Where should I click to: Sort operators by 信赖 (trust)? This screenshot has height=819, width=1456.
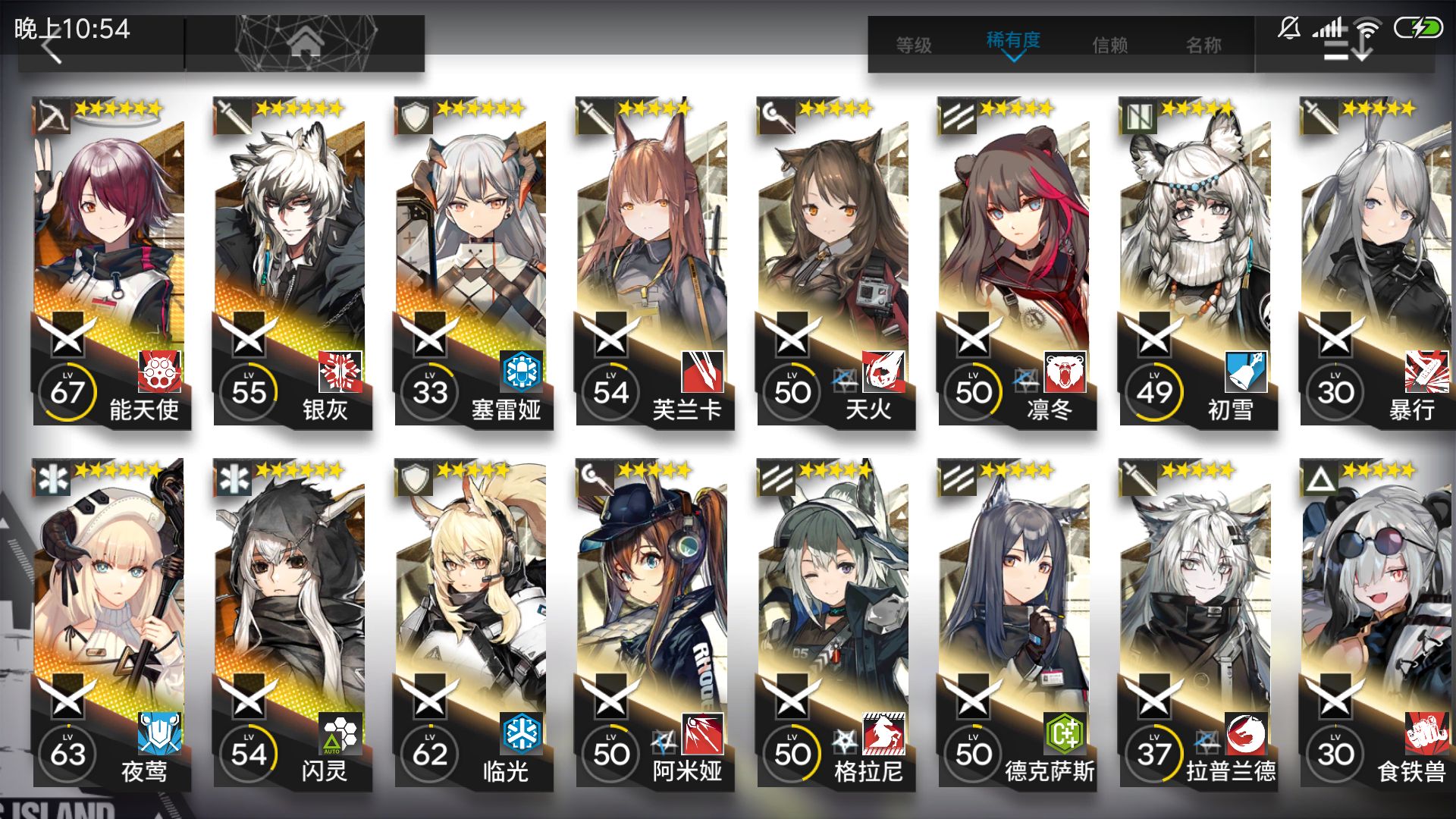tap(1110, 45)
